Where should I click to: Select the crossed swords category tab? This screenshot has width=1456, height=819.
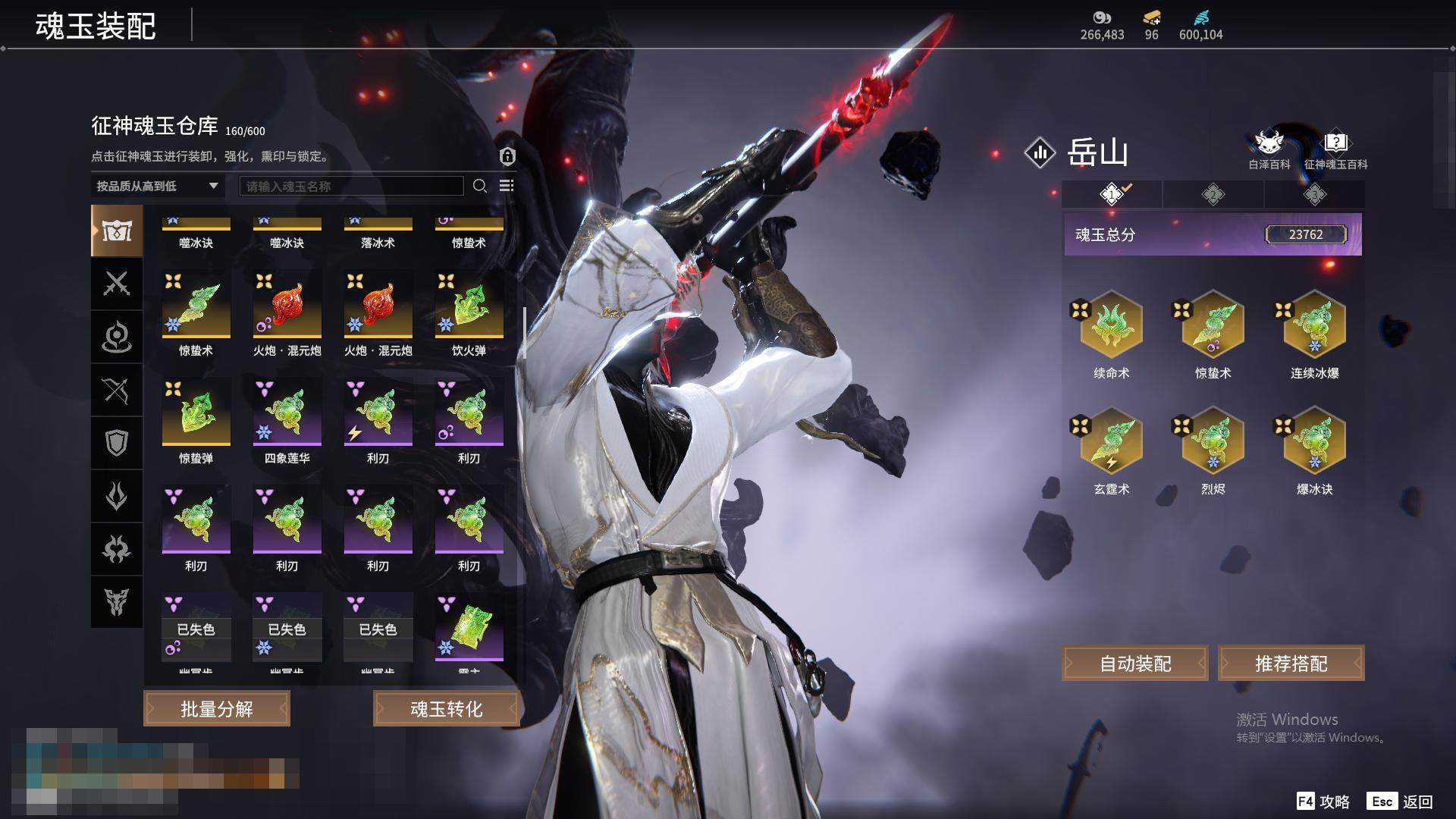117,284
